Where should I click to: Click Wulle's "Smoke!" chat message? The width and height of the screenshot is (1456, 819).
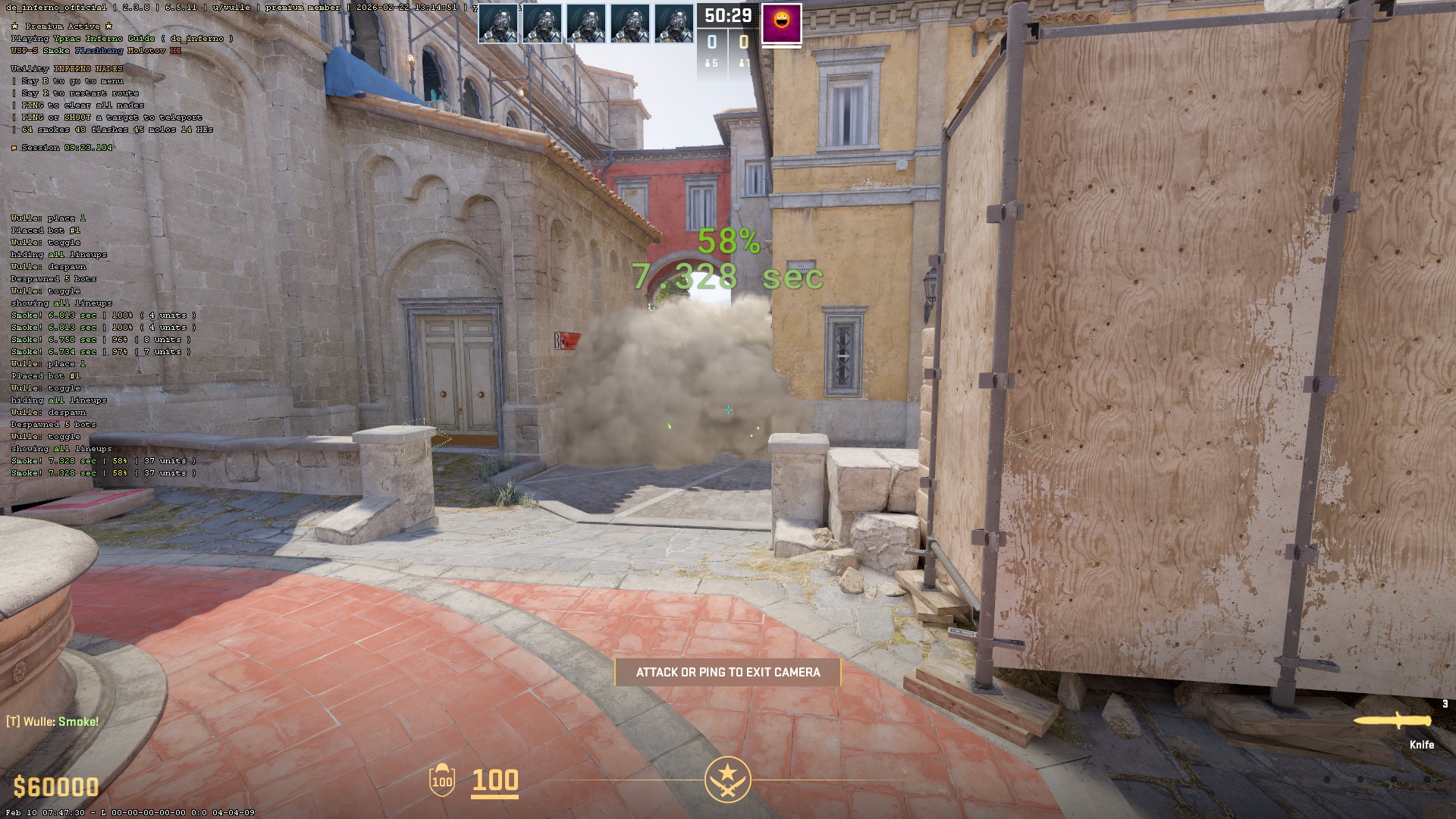pos(53,722)
